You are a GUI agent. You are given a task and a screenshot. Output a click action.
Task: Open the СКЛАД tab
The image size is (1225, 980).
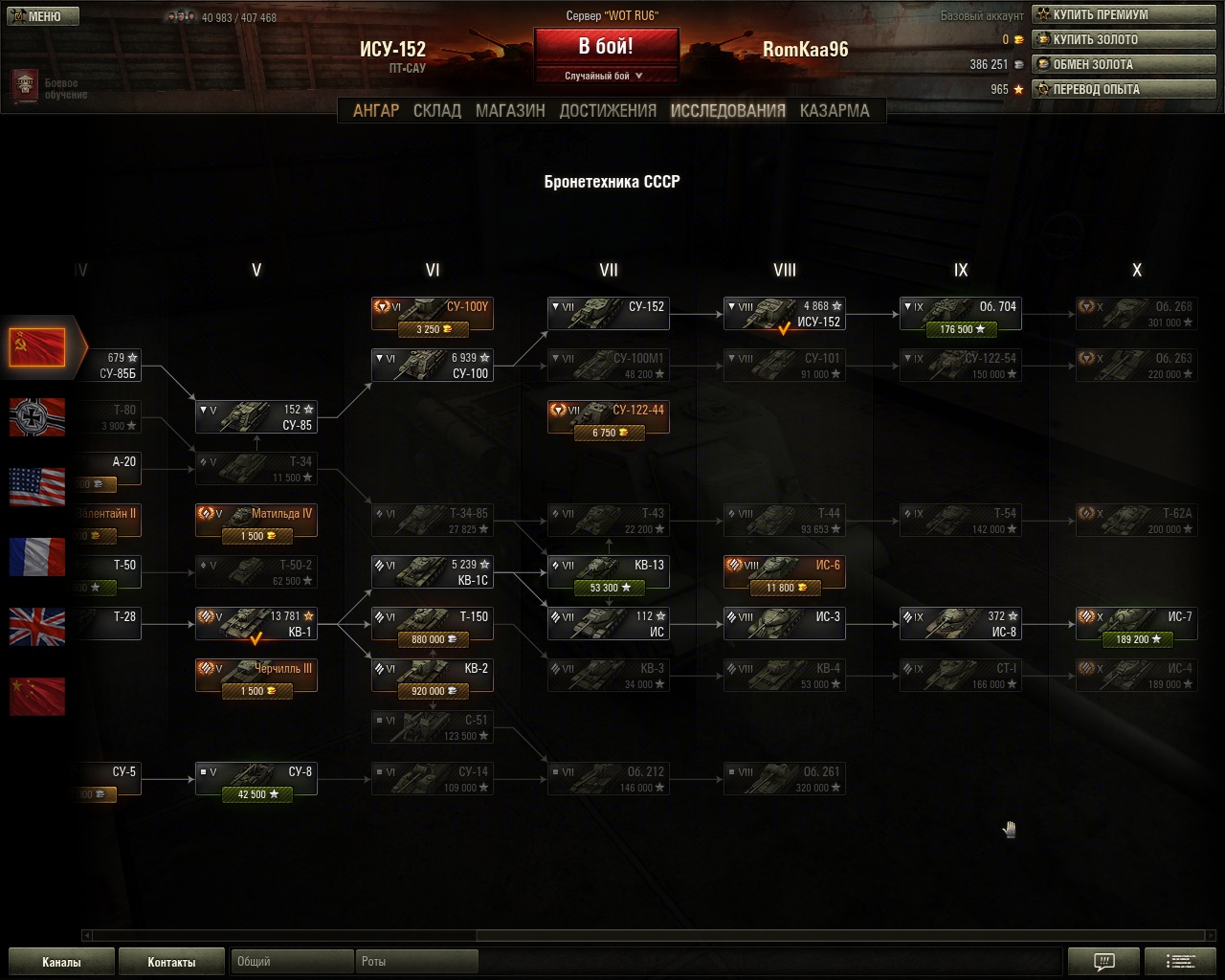click(437, 111)
